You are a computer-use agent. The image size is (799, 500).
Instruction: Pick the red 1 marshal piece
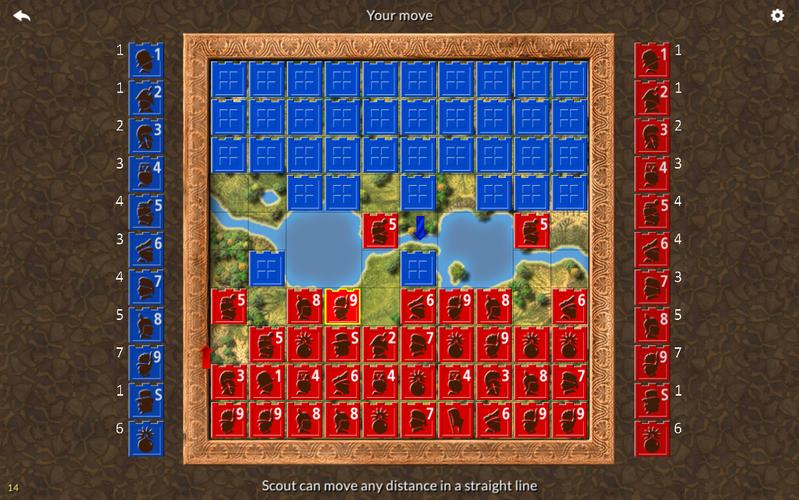(268, 382)
